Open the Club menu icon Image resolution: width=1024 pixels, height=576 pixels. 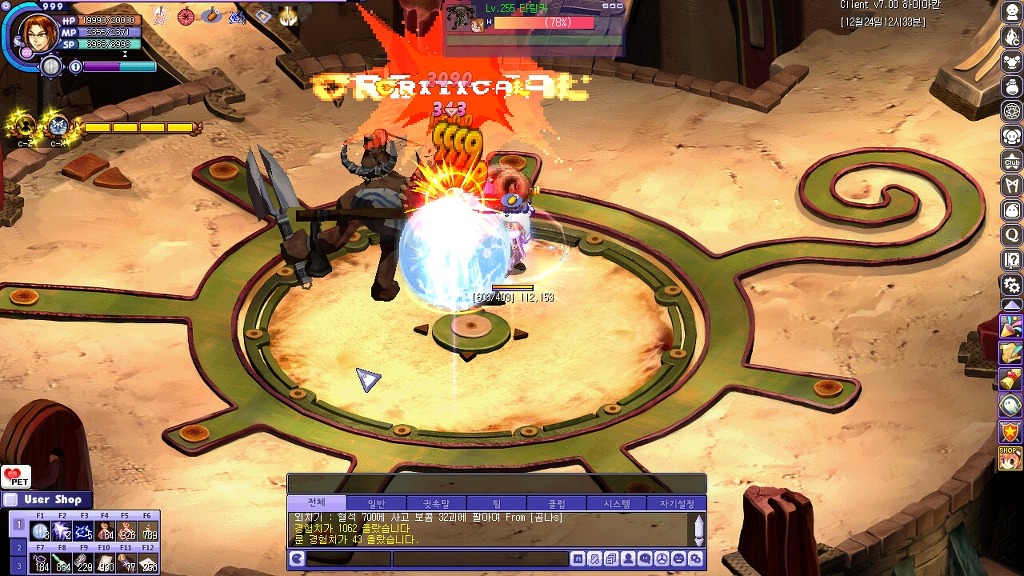pos(1012,161)
